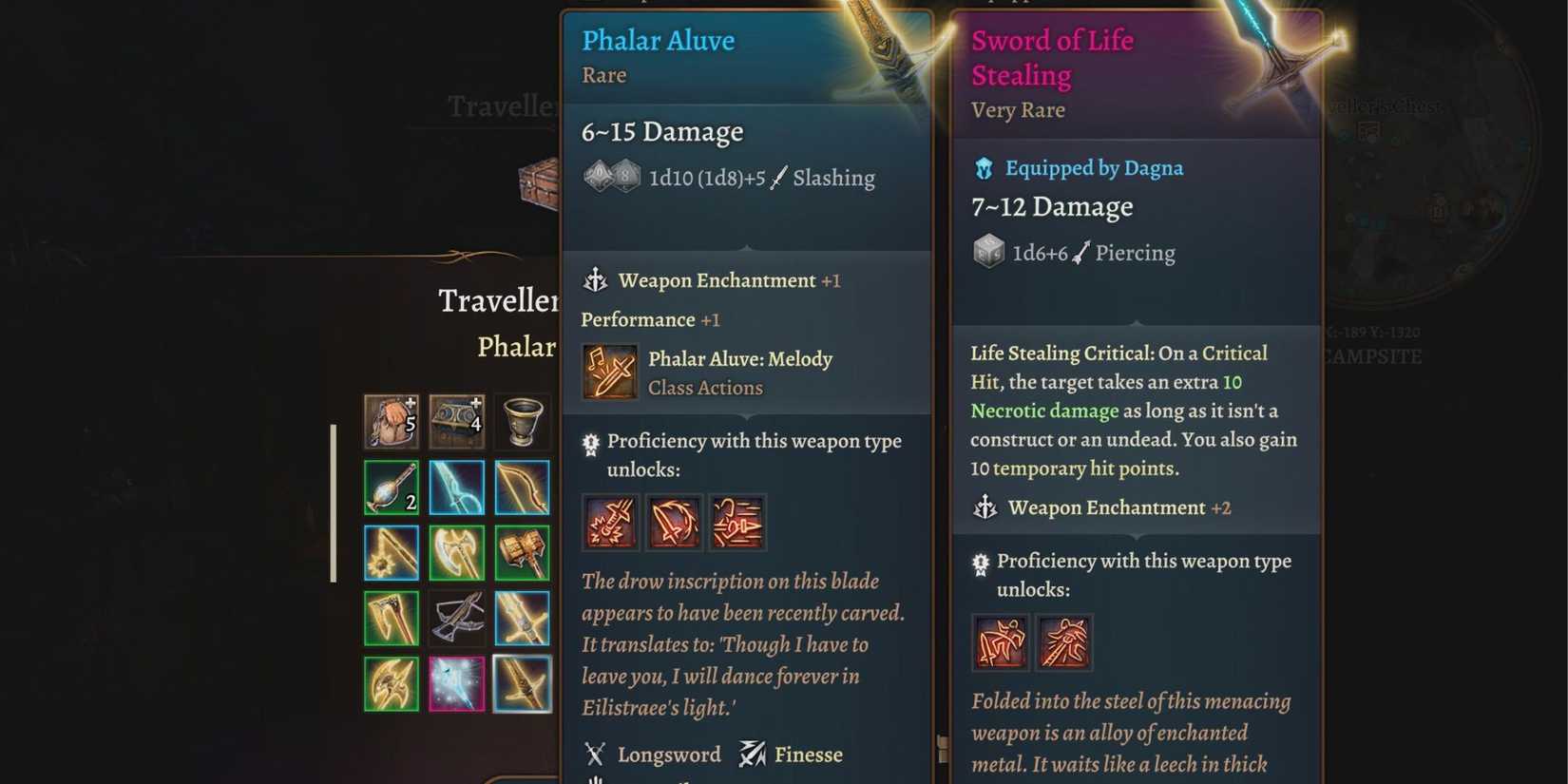Click the Necrotic damage green text link
The height and width of the screenshot is (784, 1568).
(x=1043, y=411)
